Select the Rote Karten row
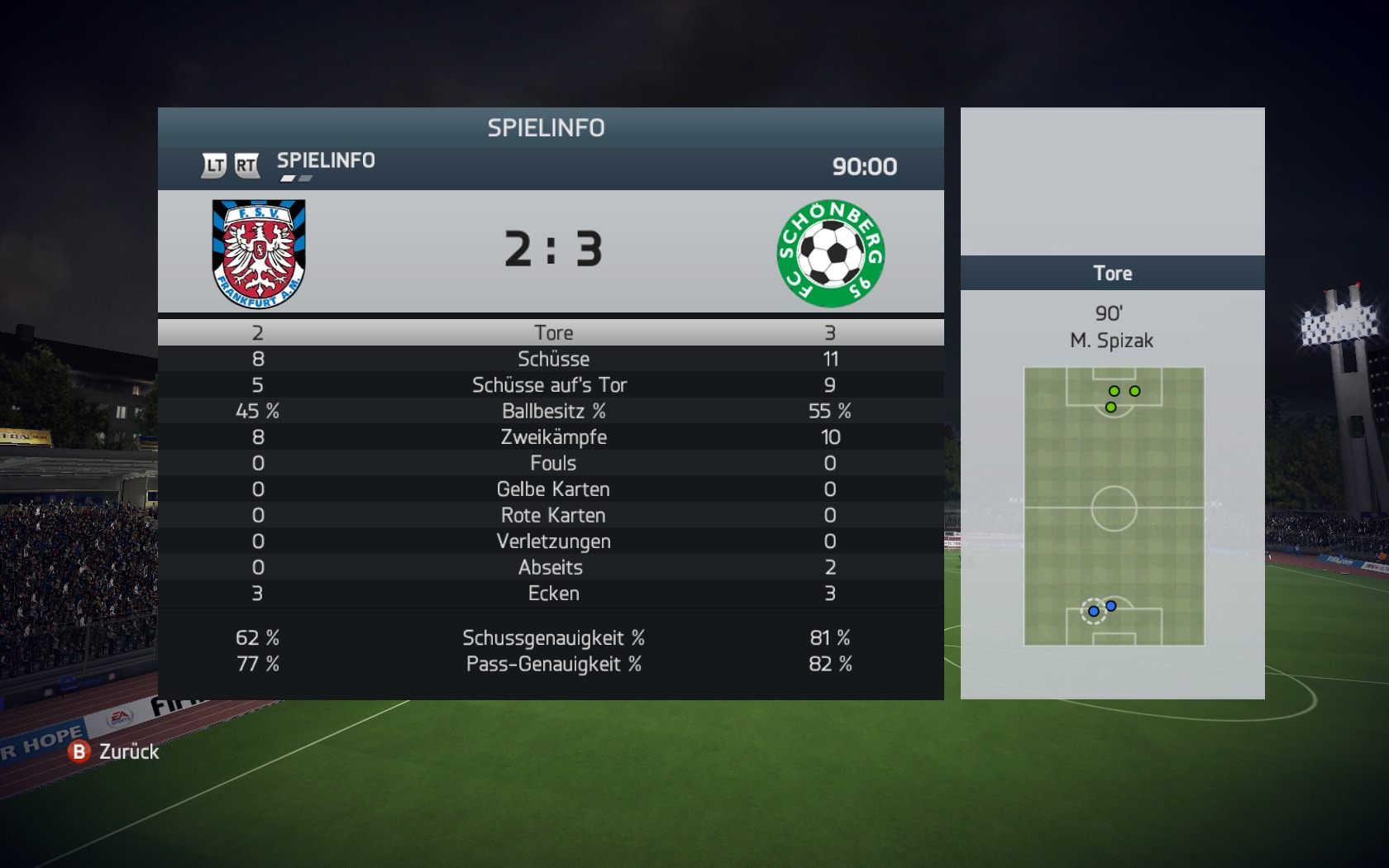Image resolution: width=1389 pixels, height=868 pixels. [552, 515]
